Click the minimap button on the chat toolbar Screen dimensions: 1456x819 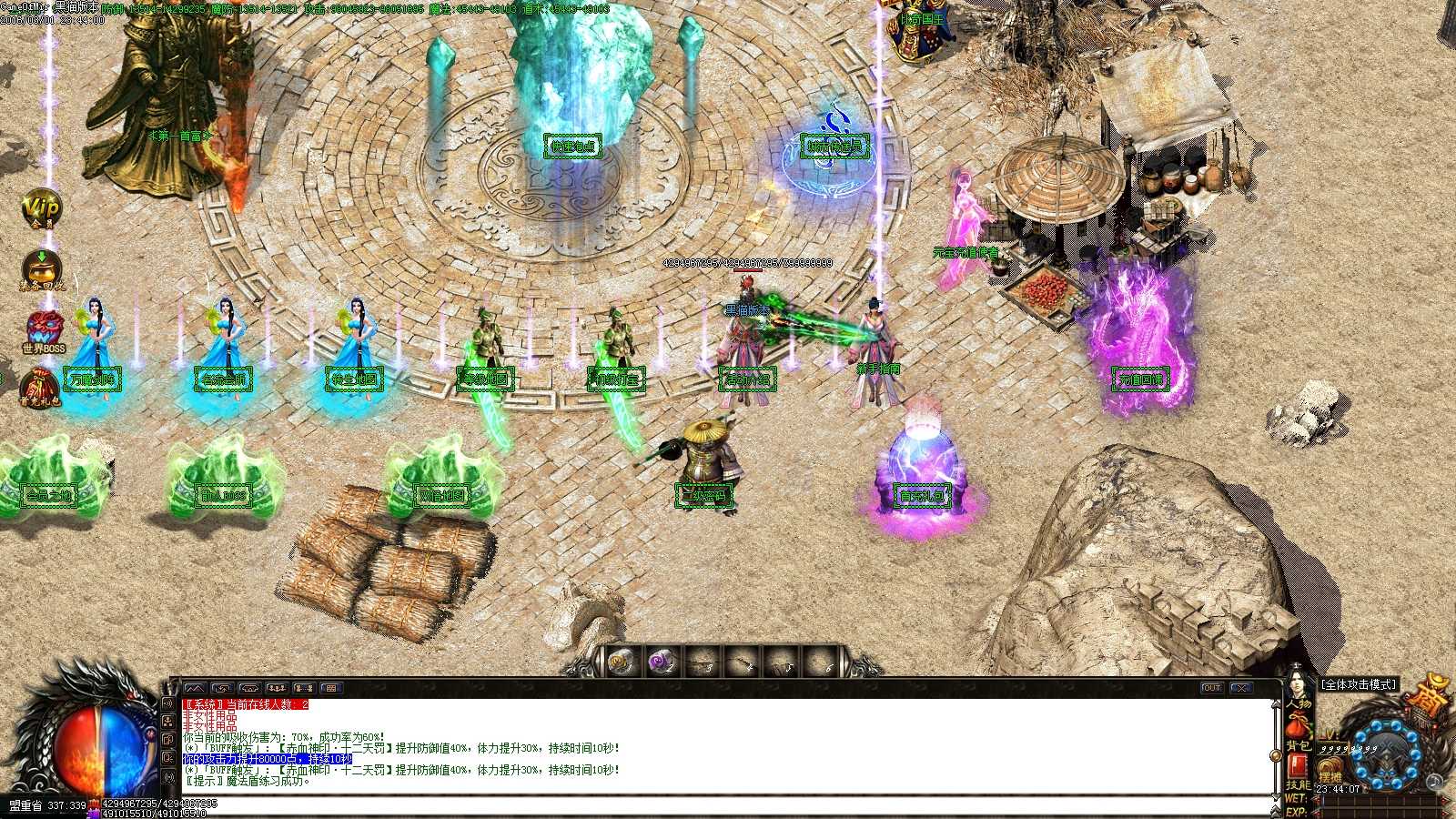click(x=195, y=687)
